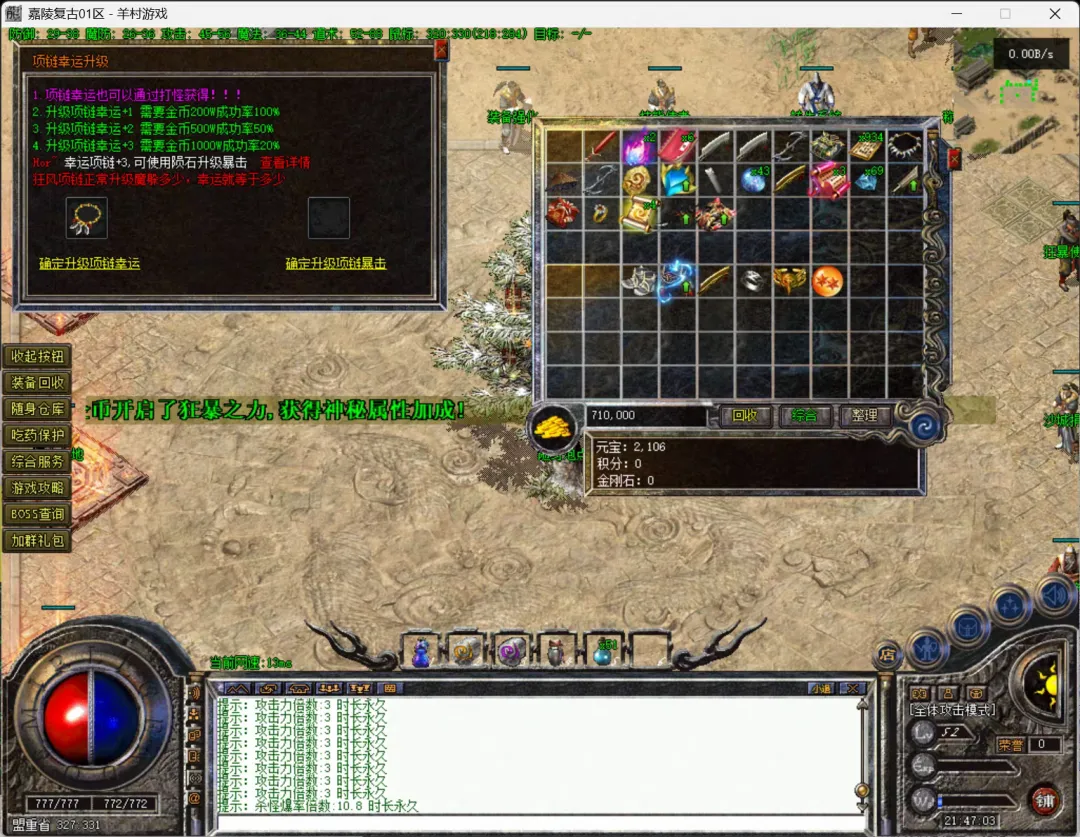Open the BOSS查询 boss lookup
The width and height of the screenshot is (1080, 837).
point(37,514)
